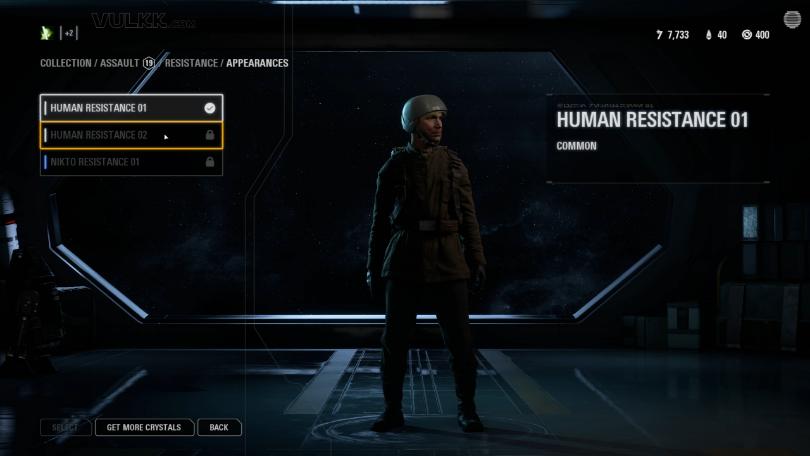Return to Collection in the breadcrumb

(65, 63)
